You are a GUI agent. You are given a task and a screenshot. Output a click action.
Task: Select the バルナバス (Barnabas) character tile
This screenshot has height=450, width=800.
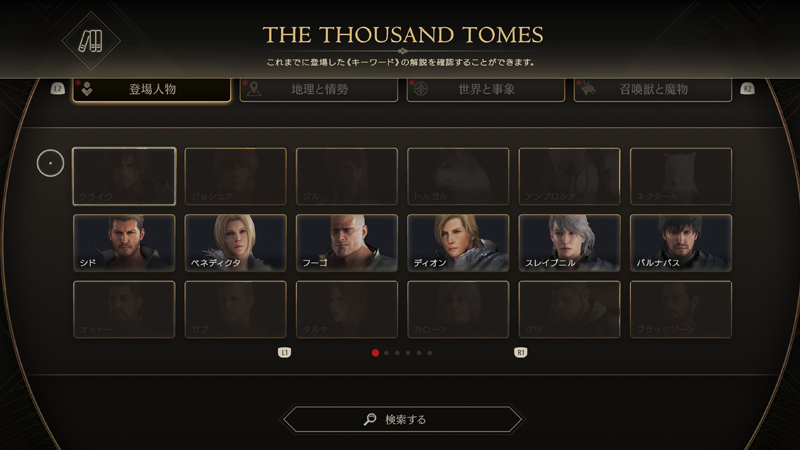tap(680, 243)
